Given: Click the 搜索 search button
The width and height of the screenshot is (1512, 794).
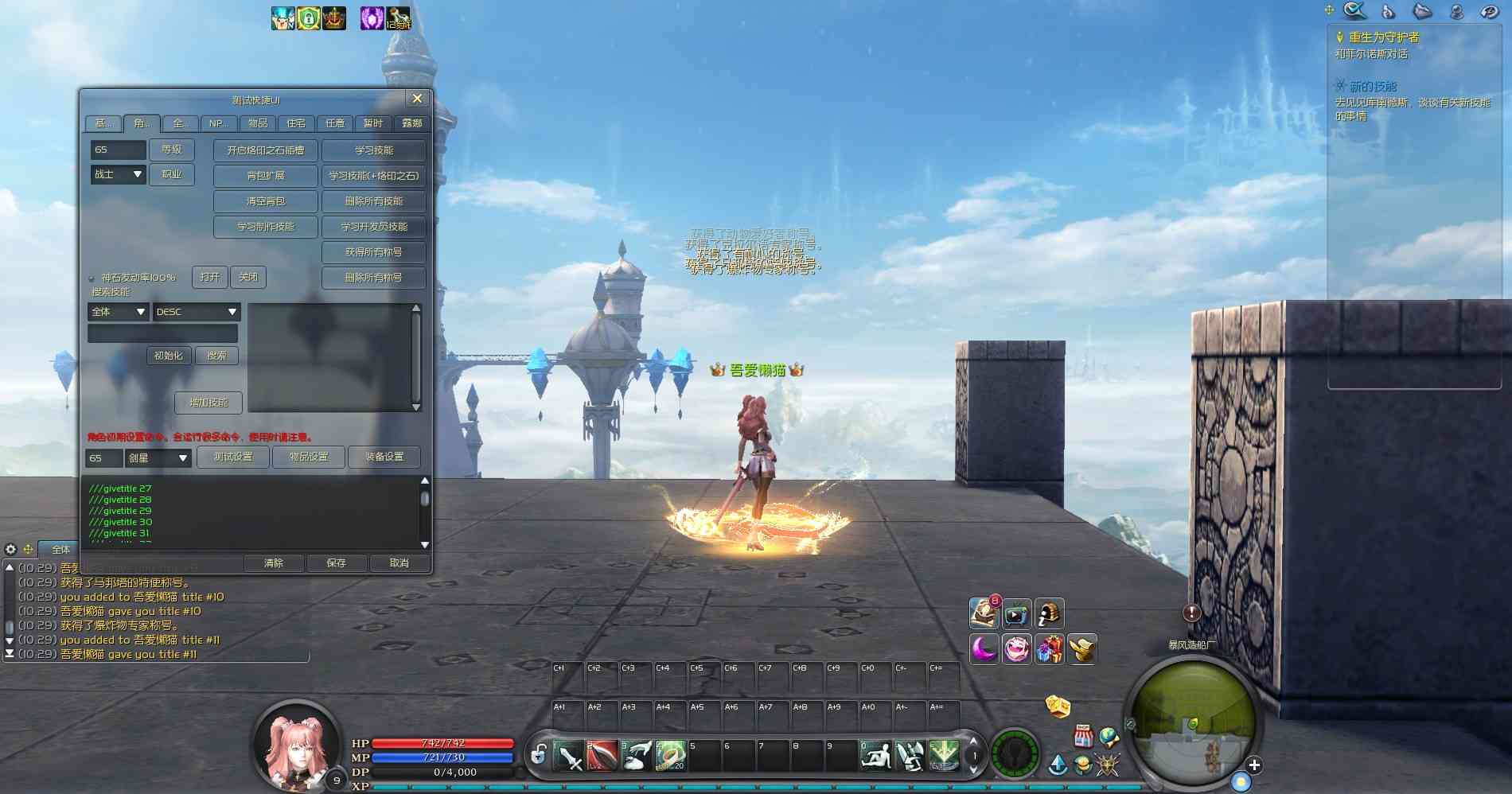Looking at the screenshot, I should pyautogui.click(x=216, y=356).
